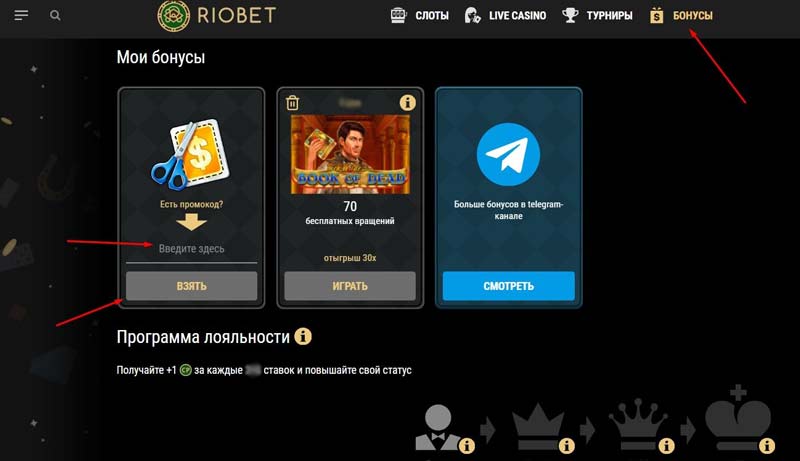Image resolution: width=800 pixels, height=461 pixels.
Task: Claim promo code with Взять button
Action: (191, 286)
